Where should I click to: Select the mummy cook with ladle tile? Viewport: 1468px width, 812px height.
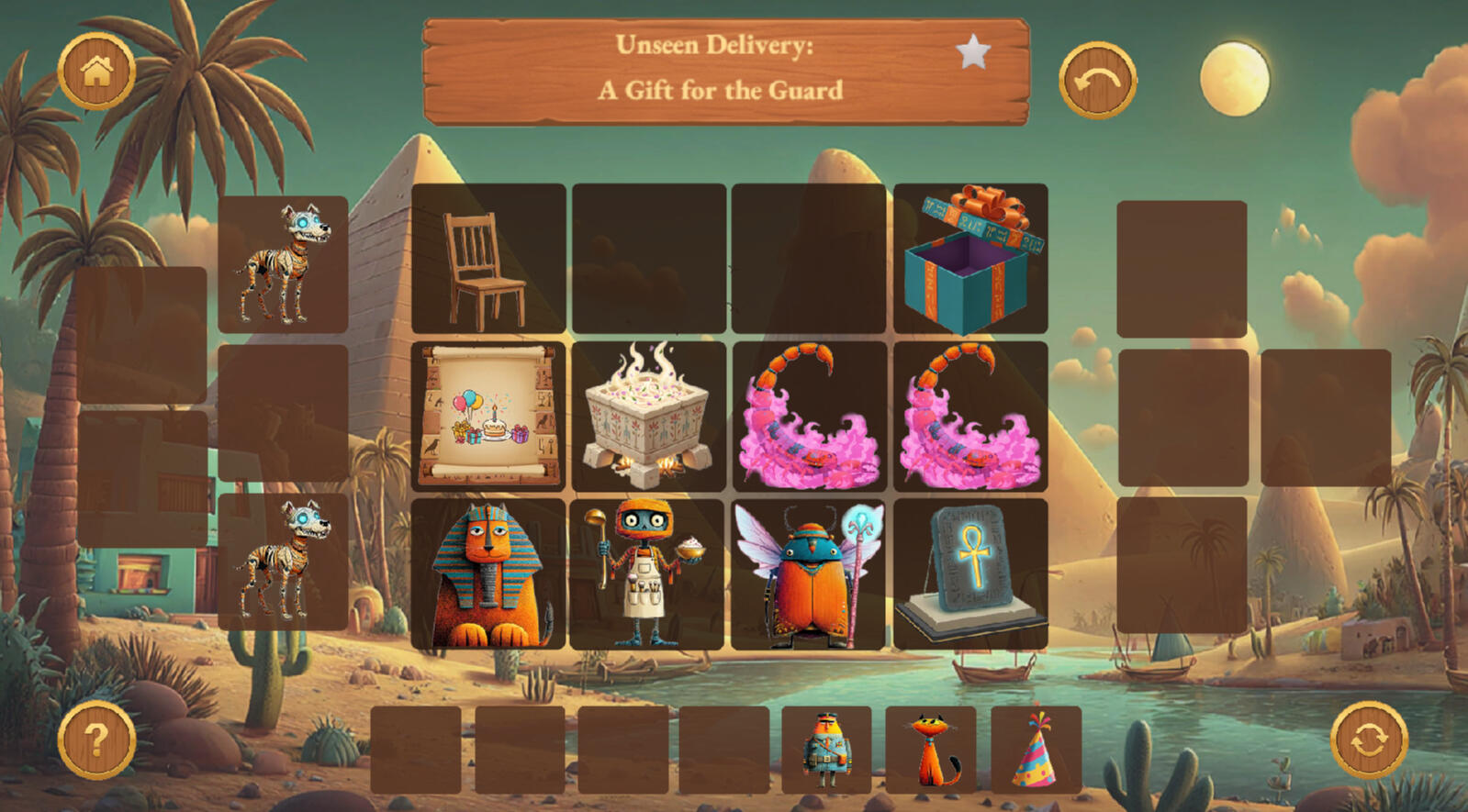point(646,574)
